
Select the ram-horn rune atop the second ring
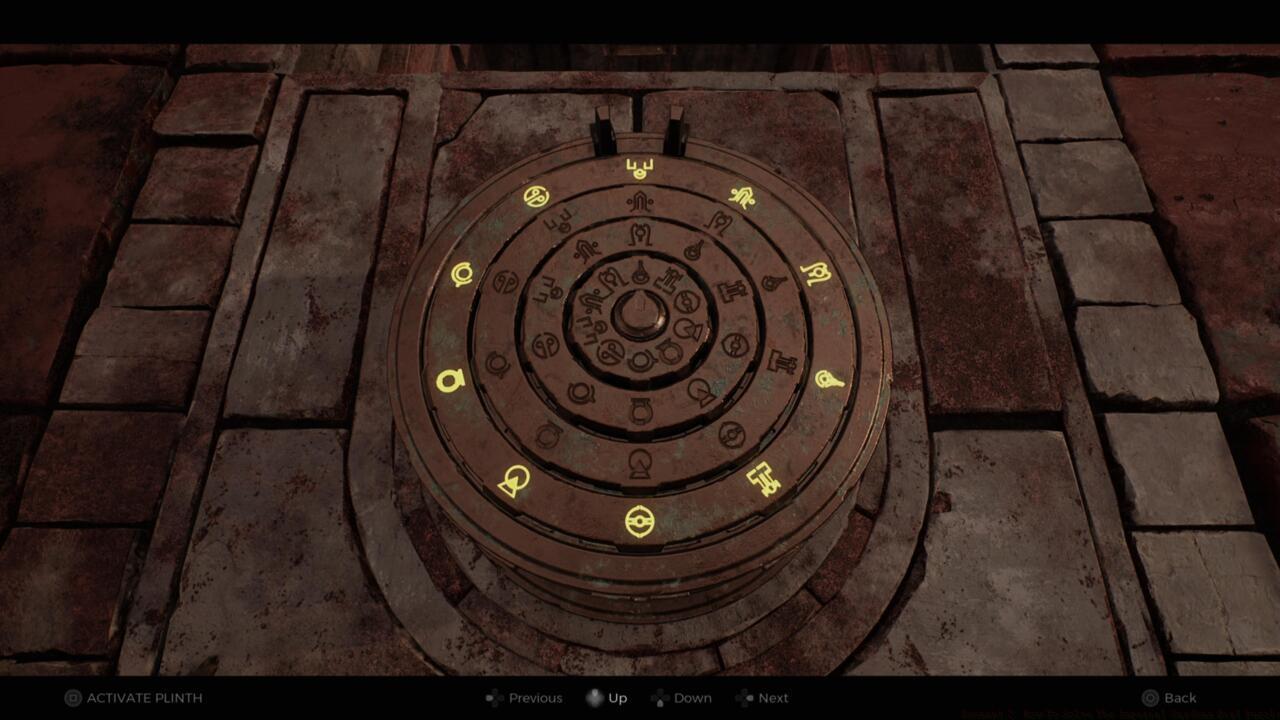(639, 200)
